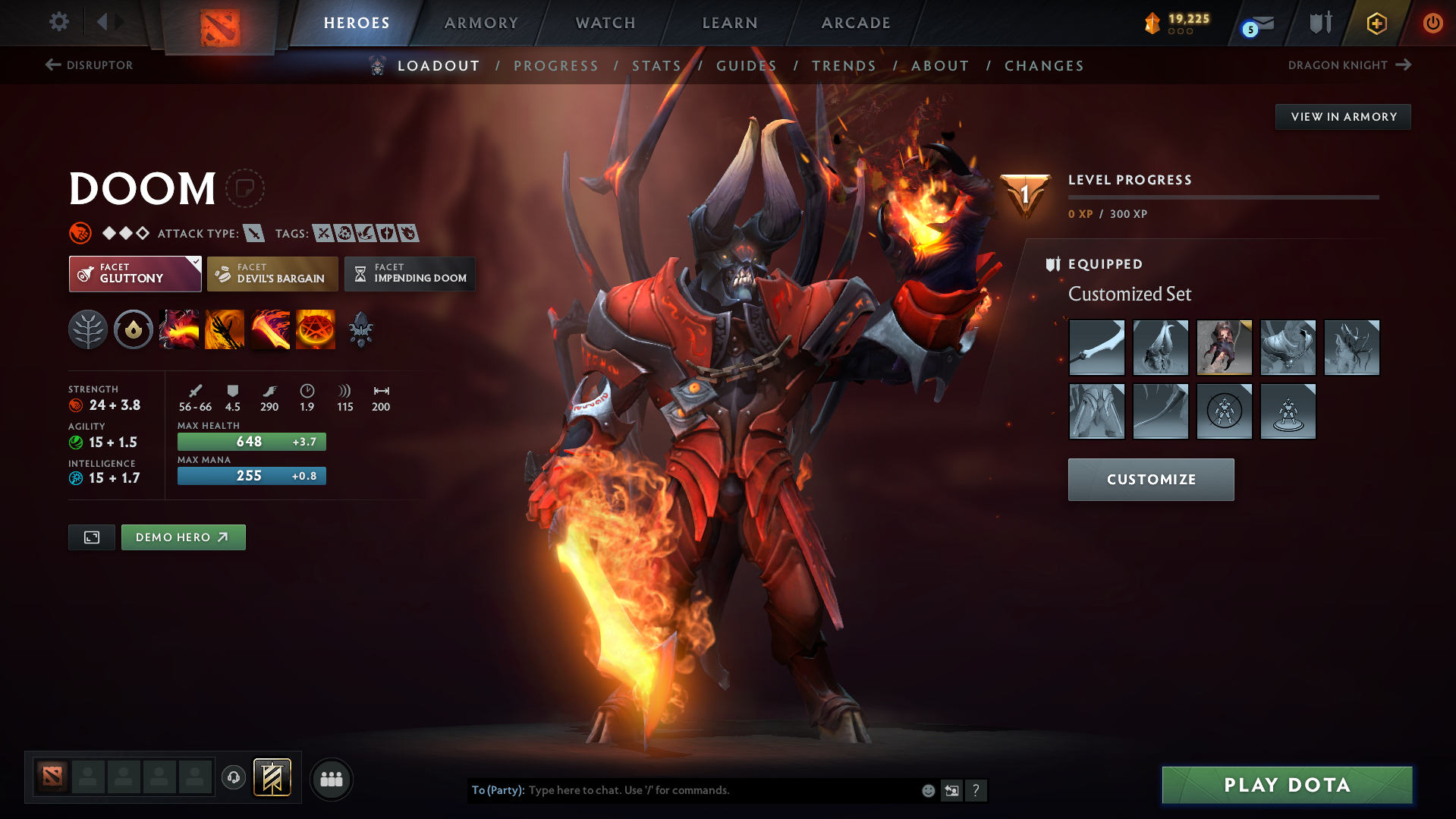The image size is (1456, 819).
Task: View the Doom ultimate pentagram ability
Action: [316, 329]
